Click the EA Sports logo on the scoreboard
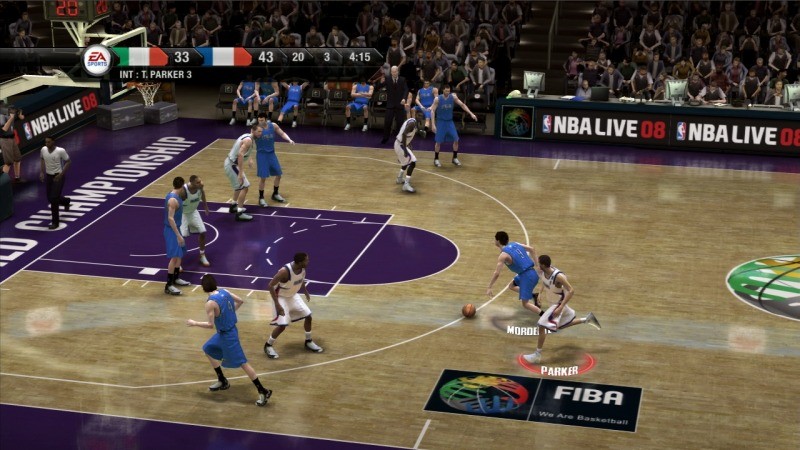Image resolution: width=800 pixels, height=450 pixels. click(96, 59)
